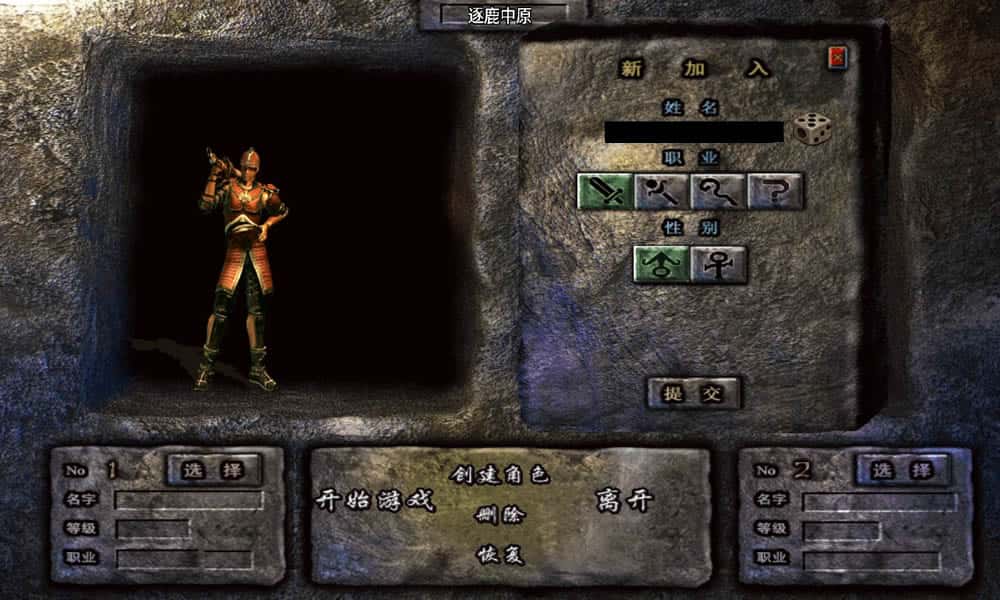Choose the sword class icon
The width and height of the screenshot is (1000, 600).
tap(604, 190)
